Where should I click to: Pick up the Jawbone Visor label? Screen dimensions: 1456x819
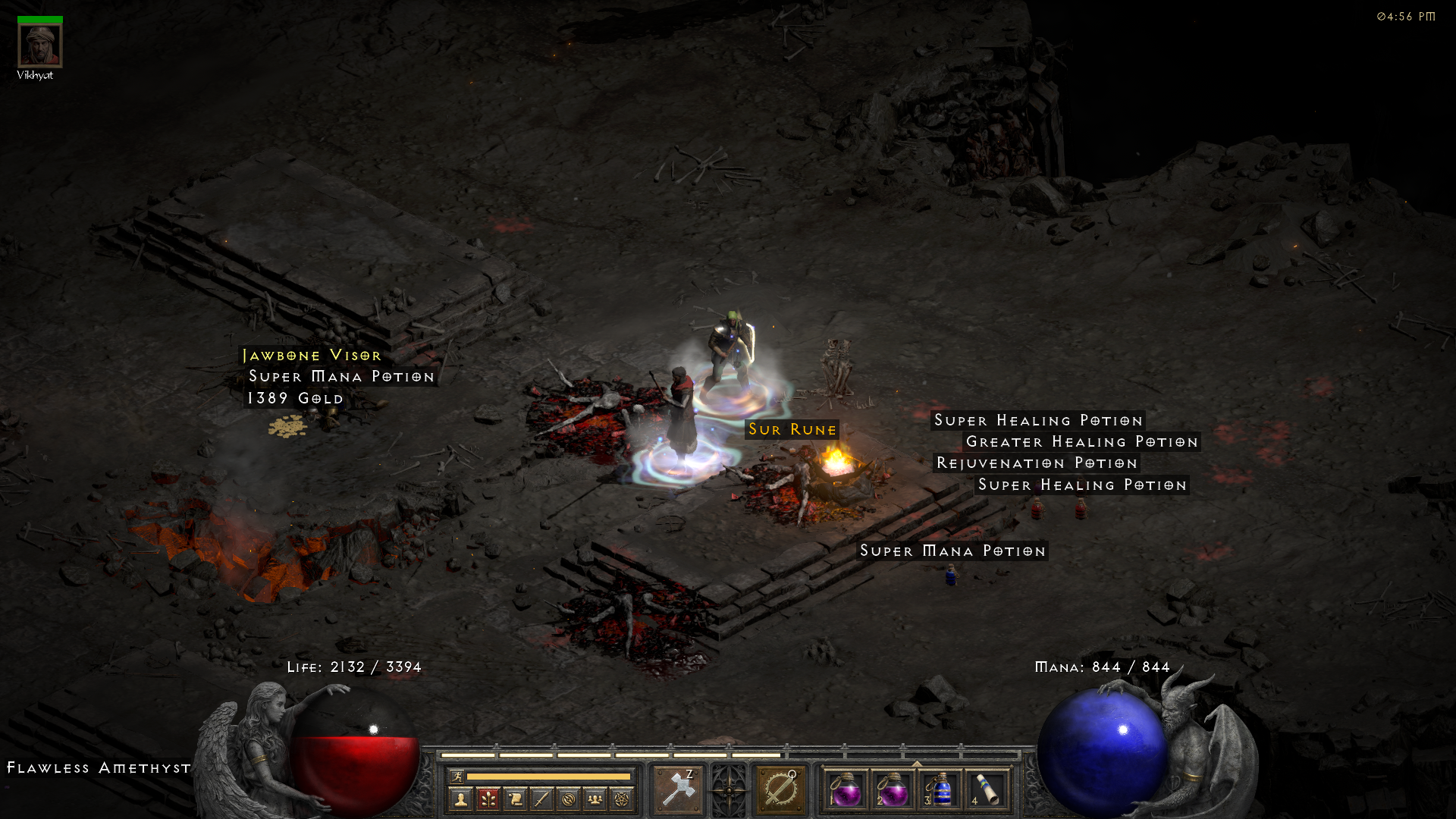[x=312, y=355]
